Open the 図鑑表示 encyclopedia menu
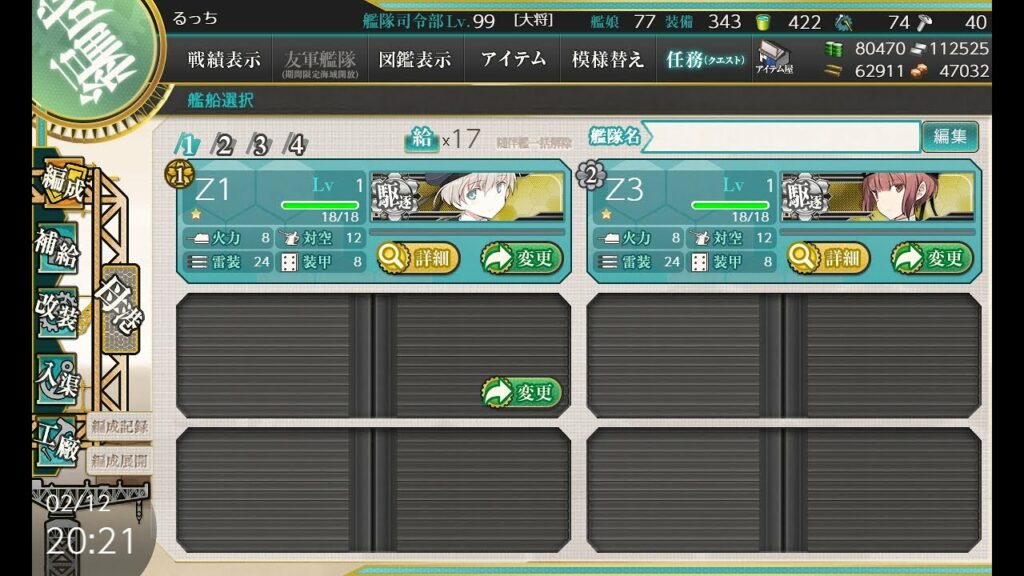The image size is (1024, 576). [414, 59]
